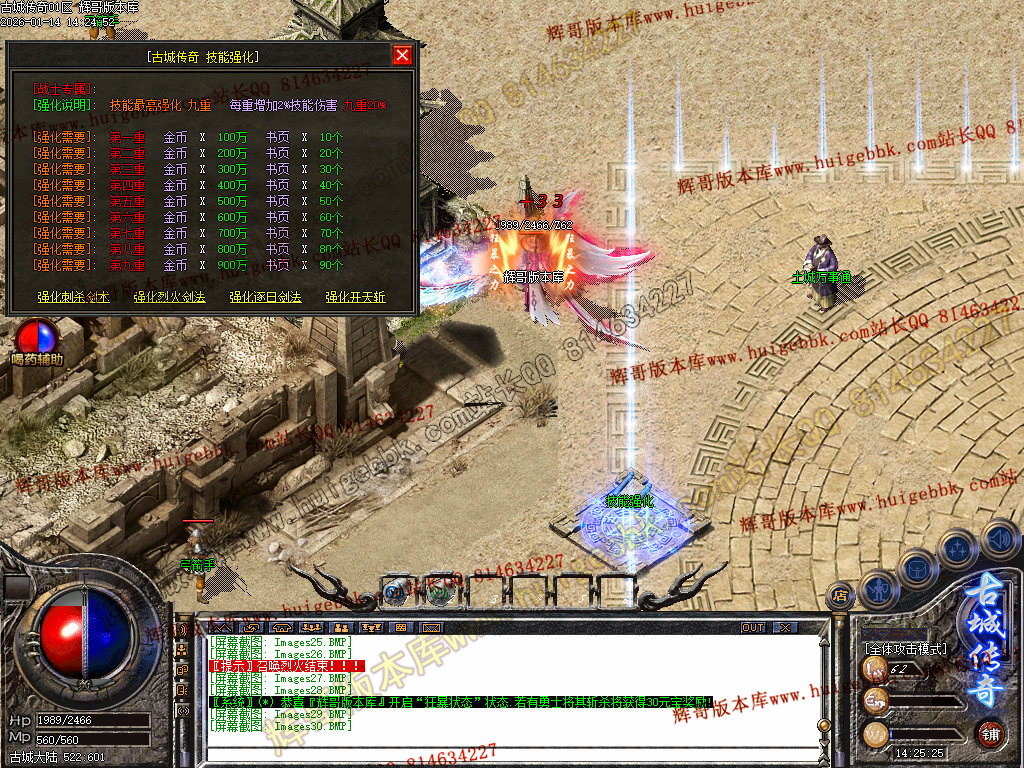The height and width of the screenshot is (768, 1024).
Task: Toggle sound with the speaker icon
Action: pyautogui.click(x=999, y=537)
